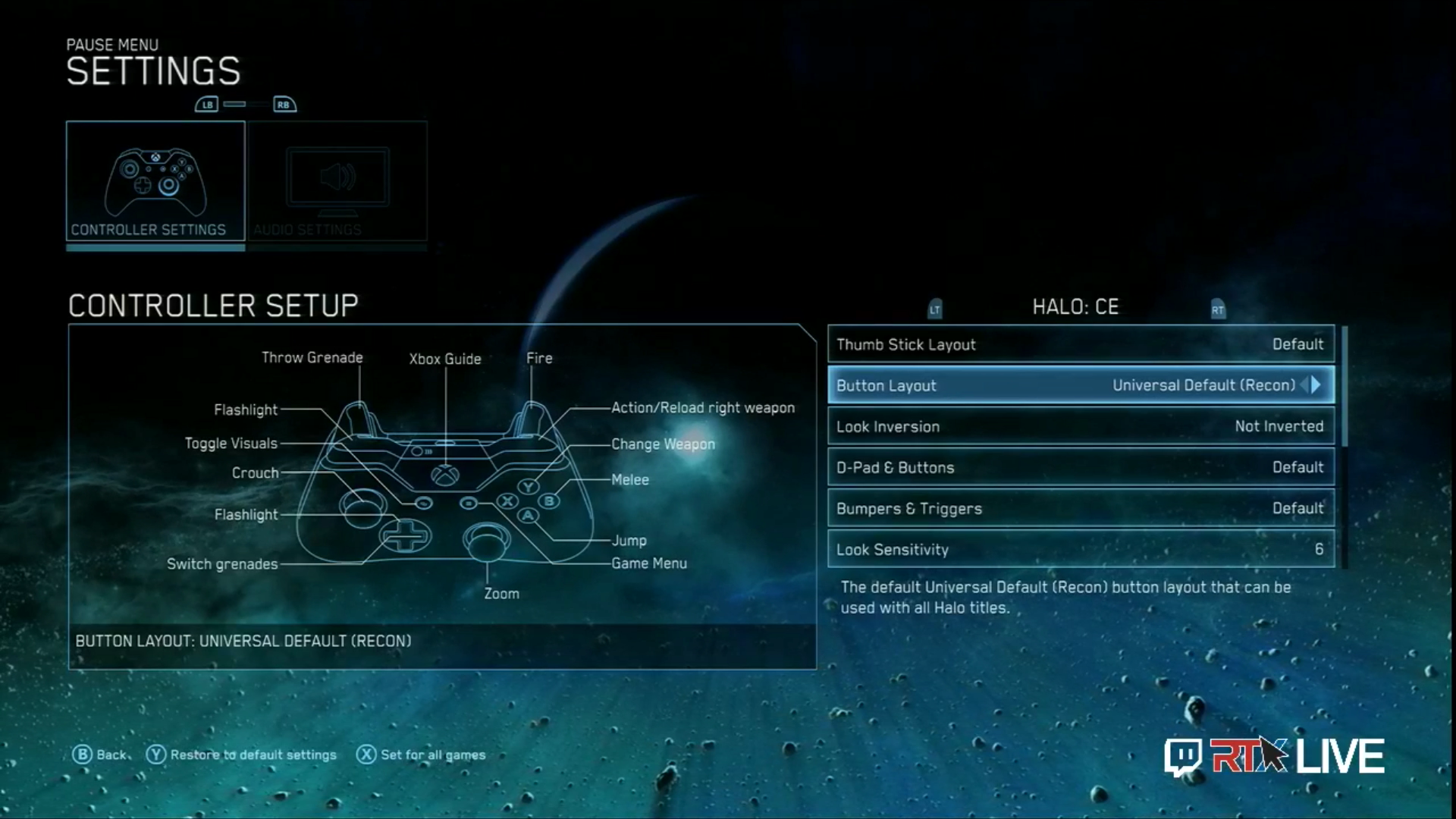Image resolution: width=1456 pixels, height=819 pixels.
Task: Advance Button Layout with the right arrow
Action: click(x=1316, y=385)
